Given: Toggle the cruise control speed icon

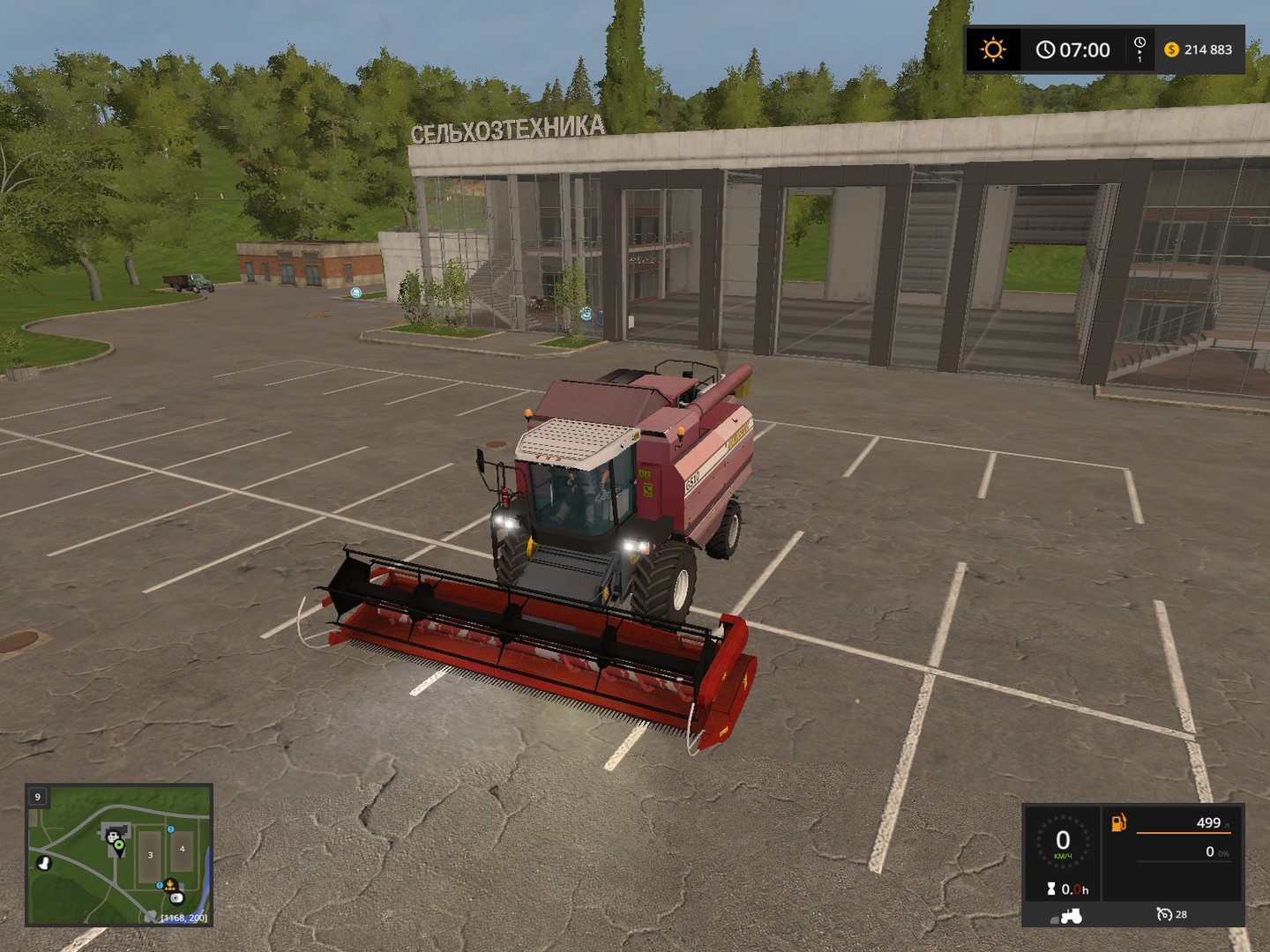Looking at the screenshot, I should coord(1163,915).
